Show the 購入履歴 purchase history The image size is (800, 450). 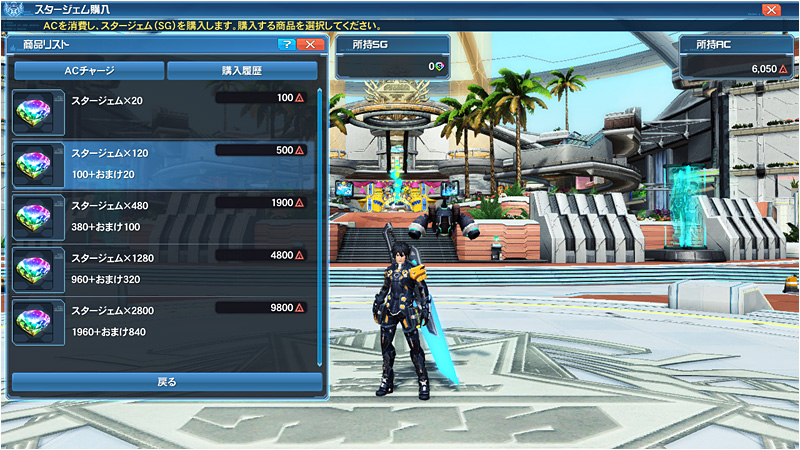(244, 71)
